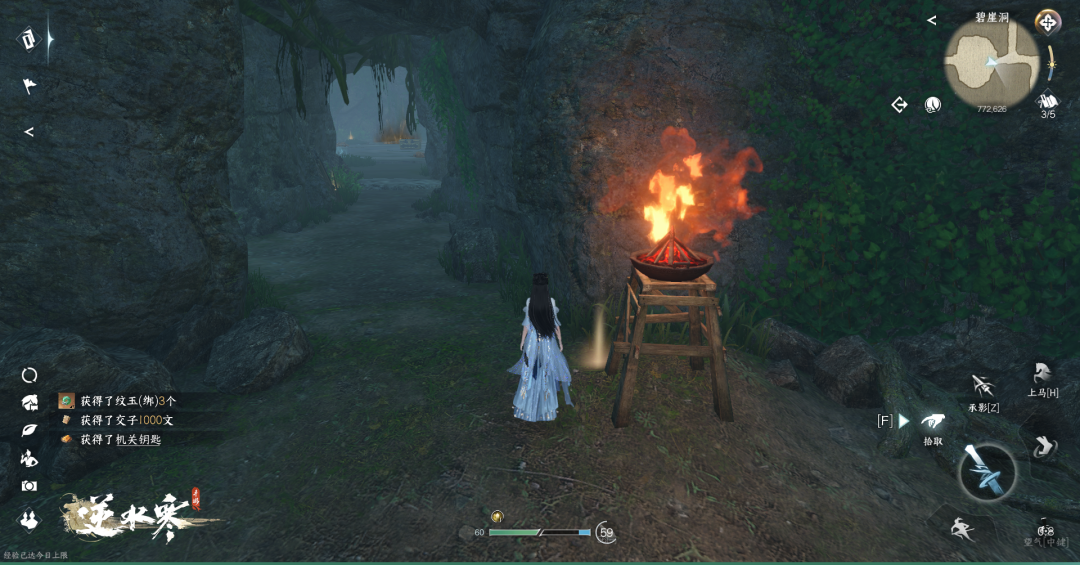Click the diamond exit arrow icon

click(899, 104)
